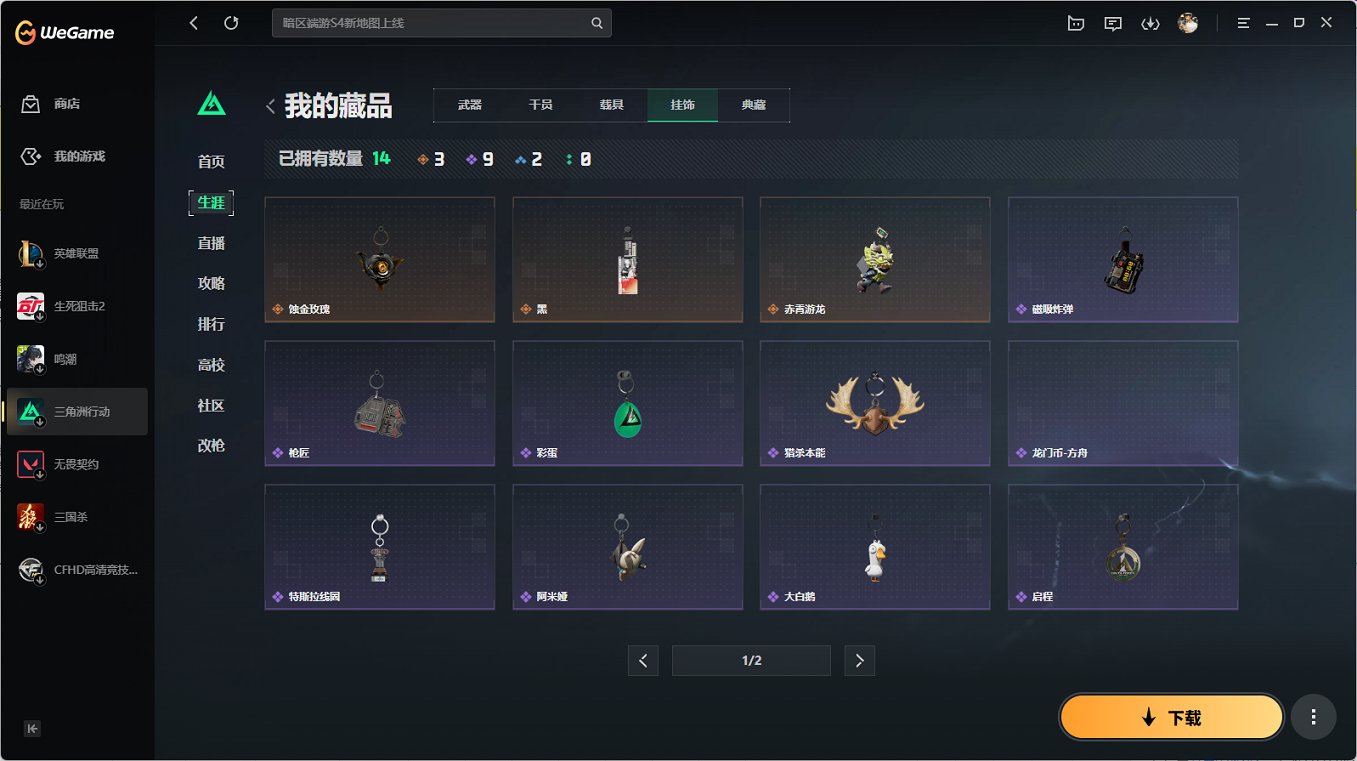Viewport: 1357px width, 761px height.
Task: Filter collection by purple rarity count 9
Action: click(x=479, y=158)
